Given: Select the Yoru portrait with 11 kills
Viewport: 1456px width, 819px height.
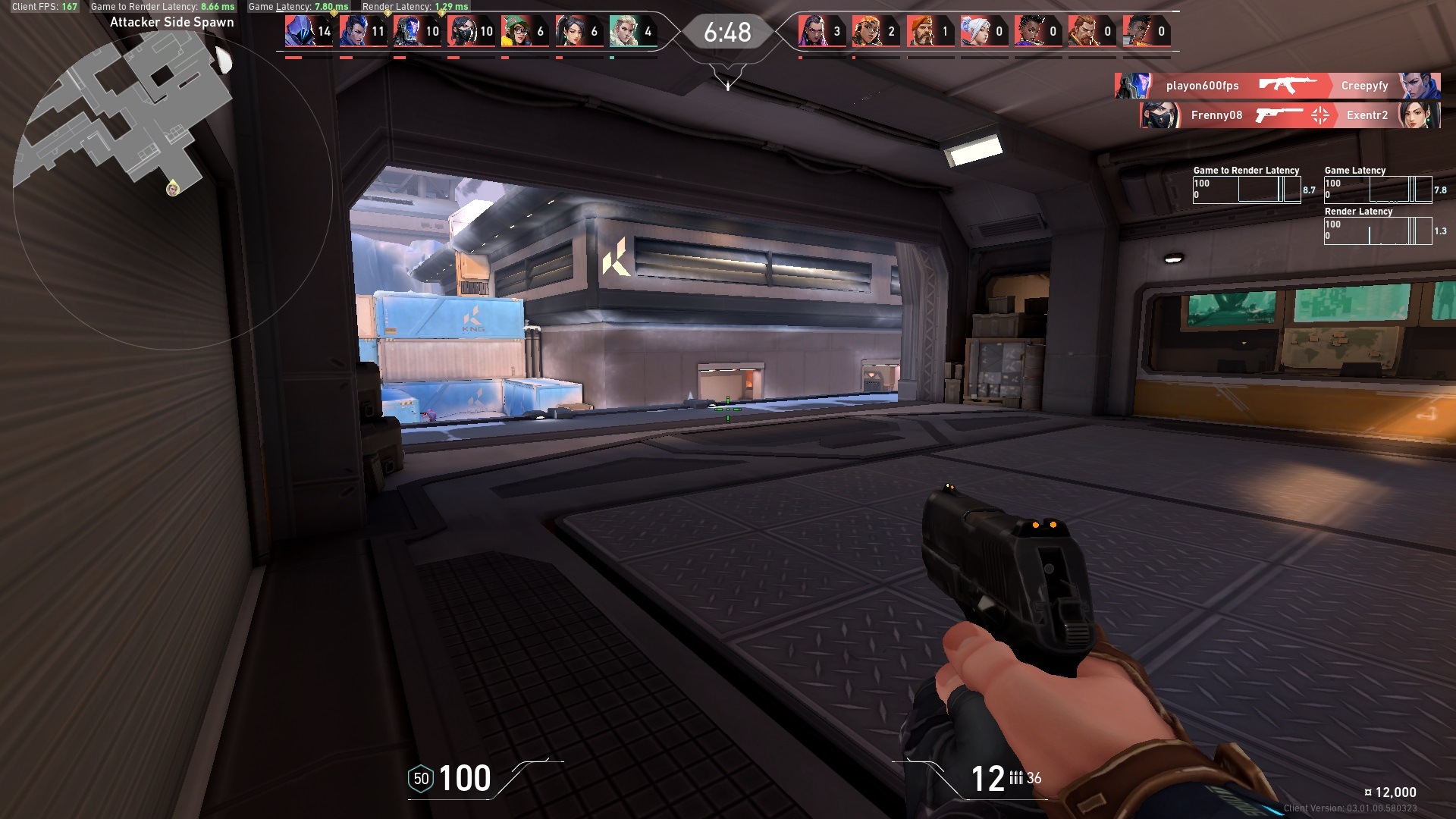Looking at the screenshot, I should (x=352, y=31).
